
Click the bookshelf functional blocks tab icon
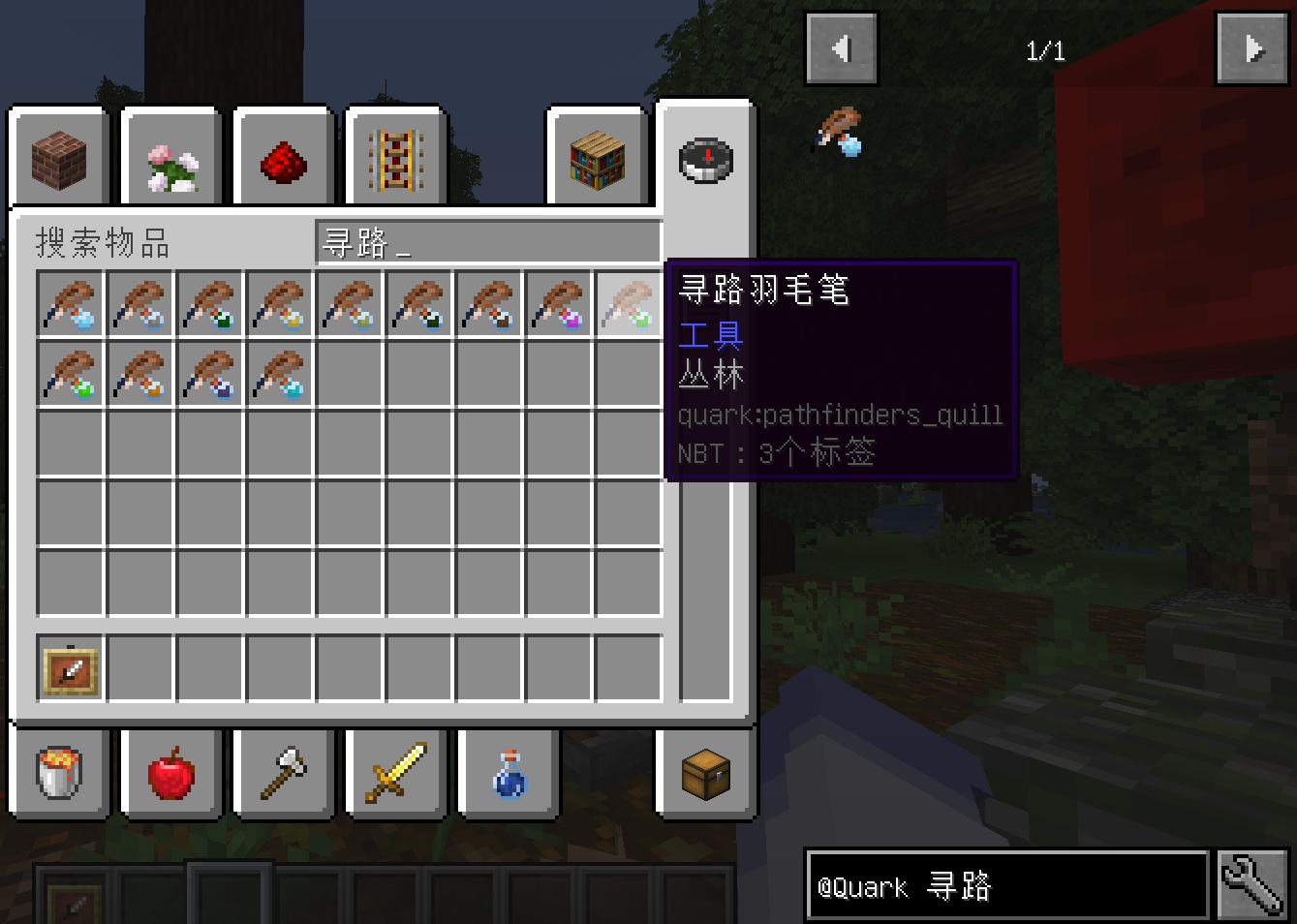[598, 158]
